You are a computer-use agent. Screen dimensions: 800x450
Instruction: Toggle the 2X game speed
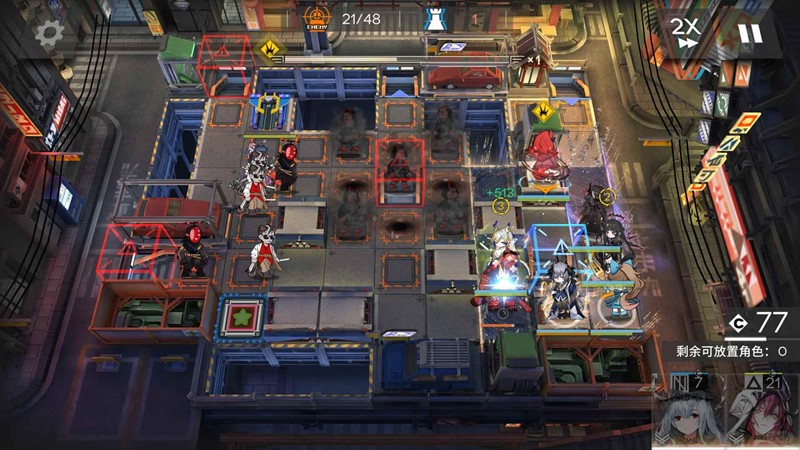(x=685, y=31)
